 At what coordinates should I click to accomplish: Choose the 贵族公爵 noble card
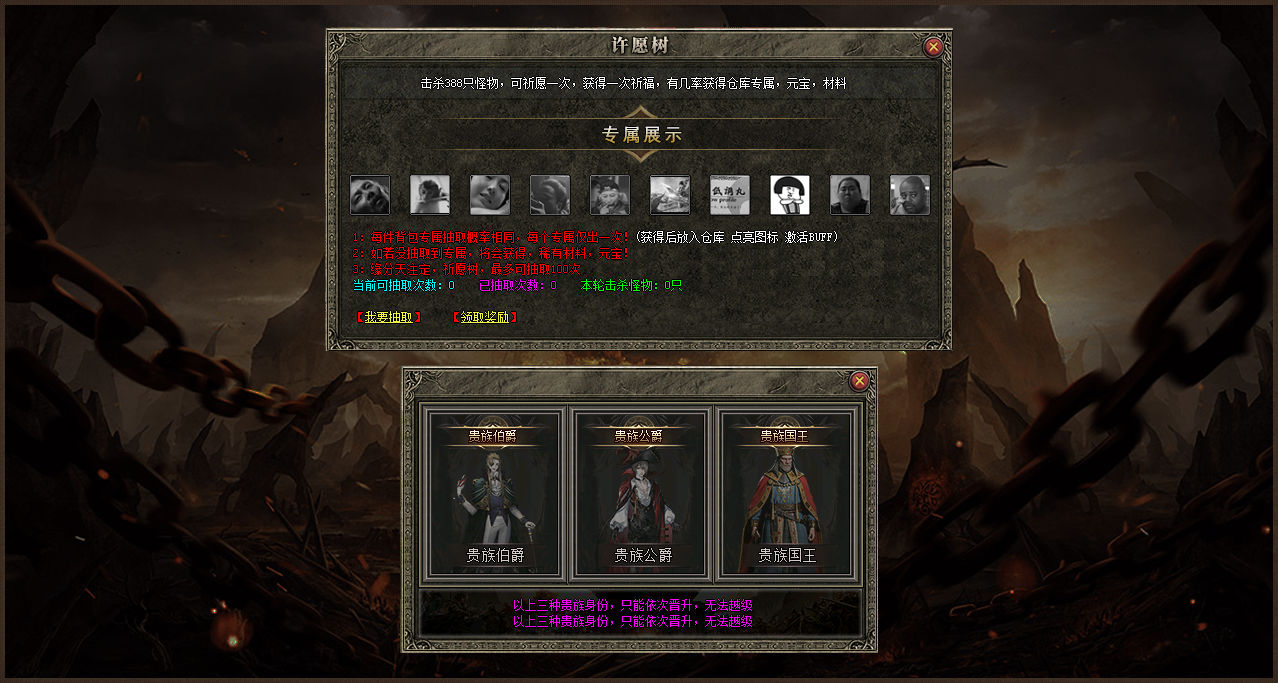pyautogui.click(x=640, y=493)
